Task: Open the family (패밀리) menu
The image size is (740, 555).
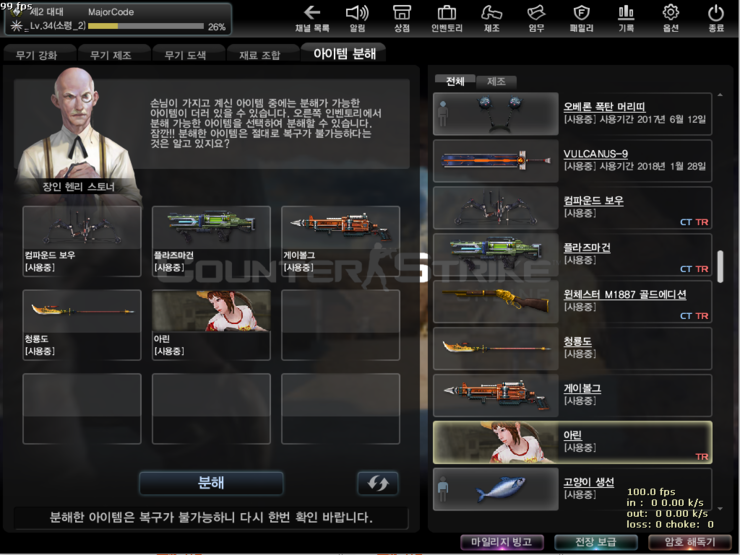Action: 581,17
